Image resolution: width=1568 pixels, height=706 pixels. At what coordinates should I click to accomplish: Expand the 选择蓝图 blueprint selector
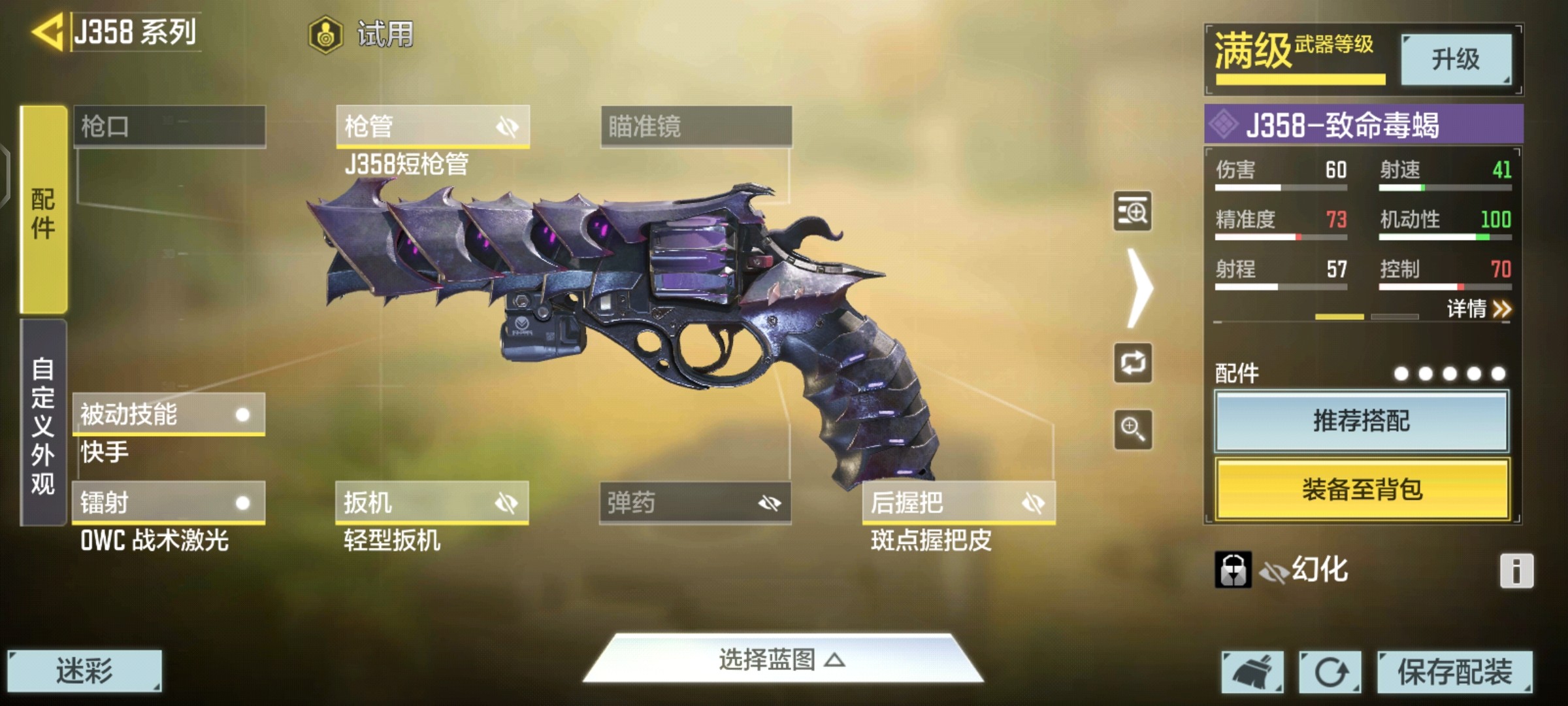782,660
